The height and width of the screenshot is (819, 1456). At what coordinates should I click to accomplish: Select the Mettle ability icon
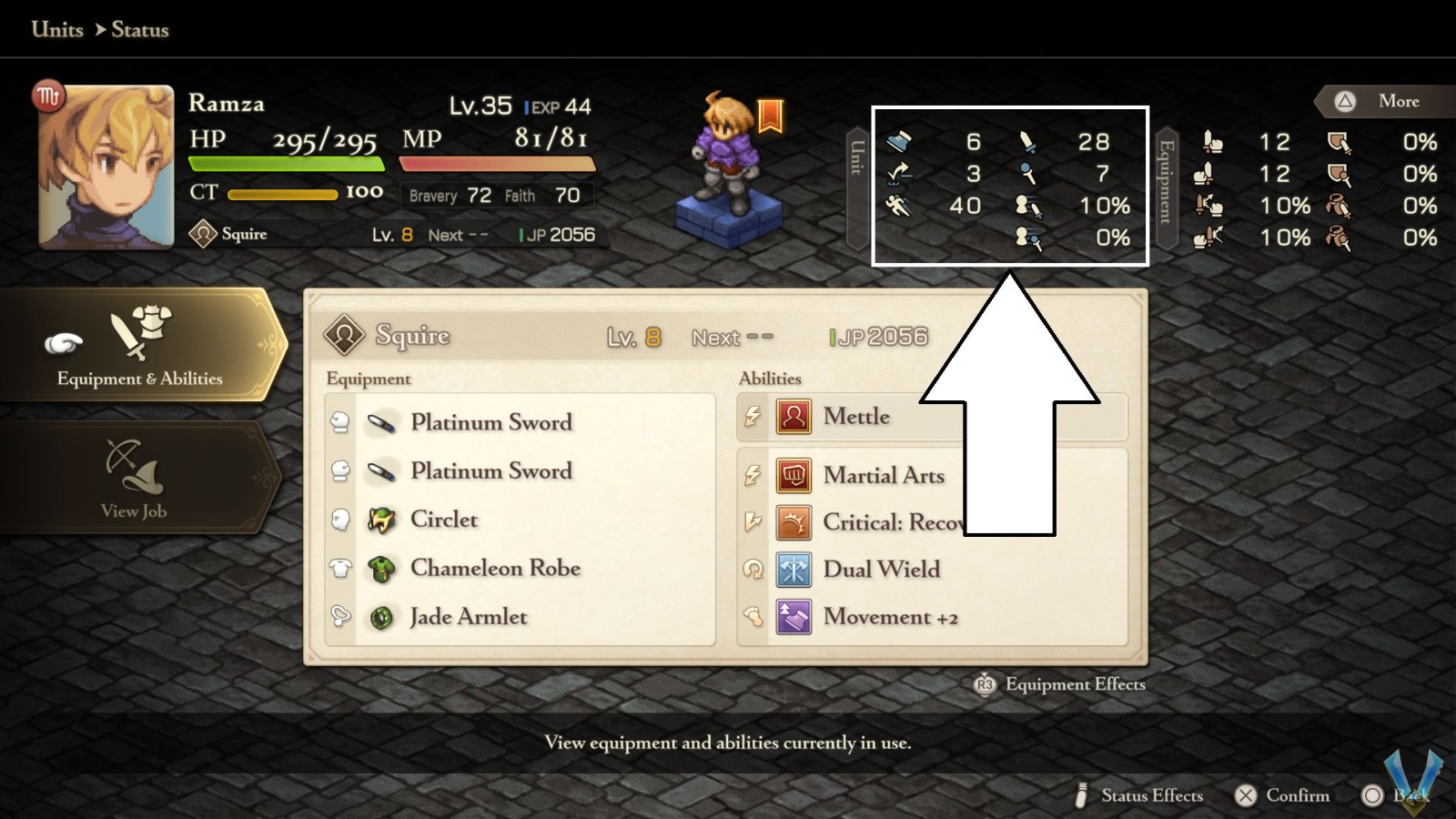794,417
